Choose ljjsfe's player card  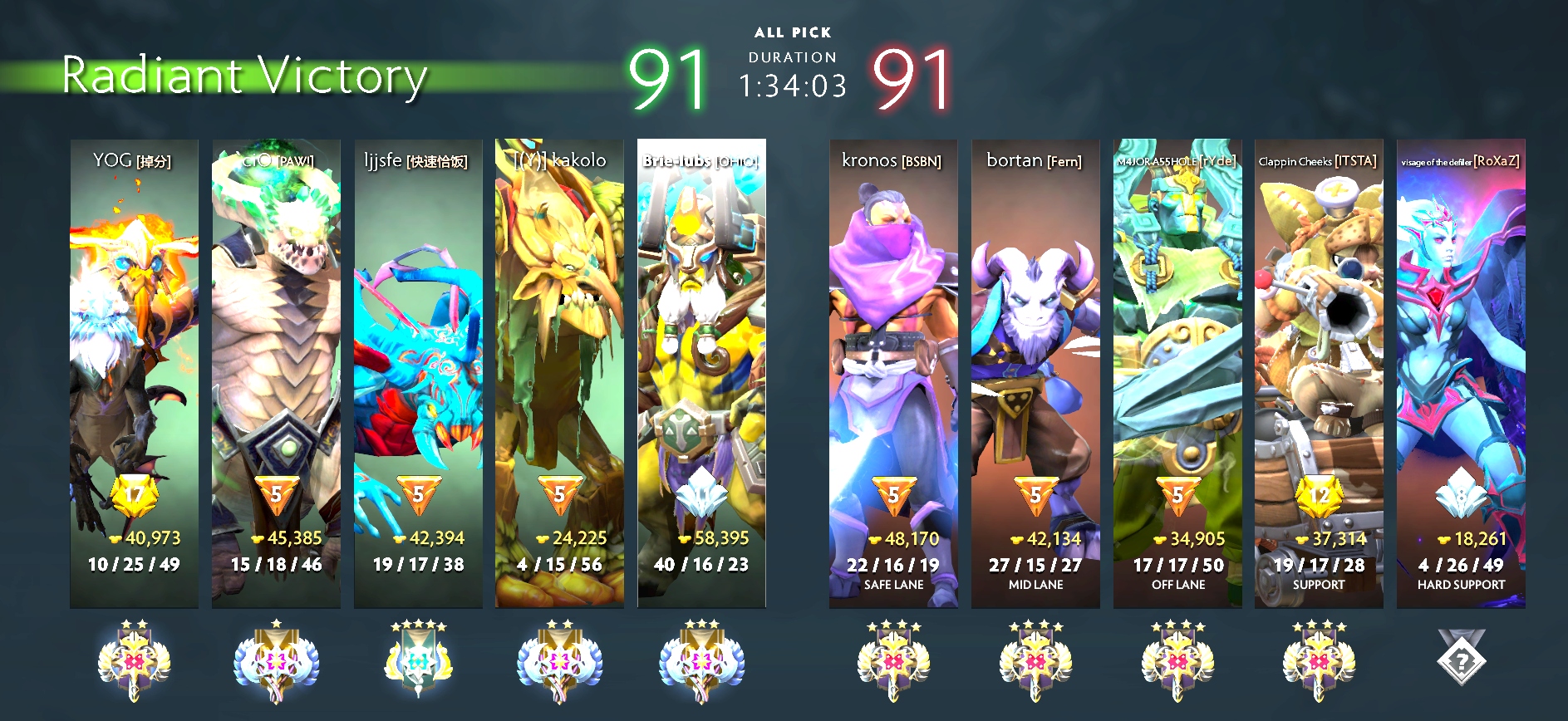418,374
